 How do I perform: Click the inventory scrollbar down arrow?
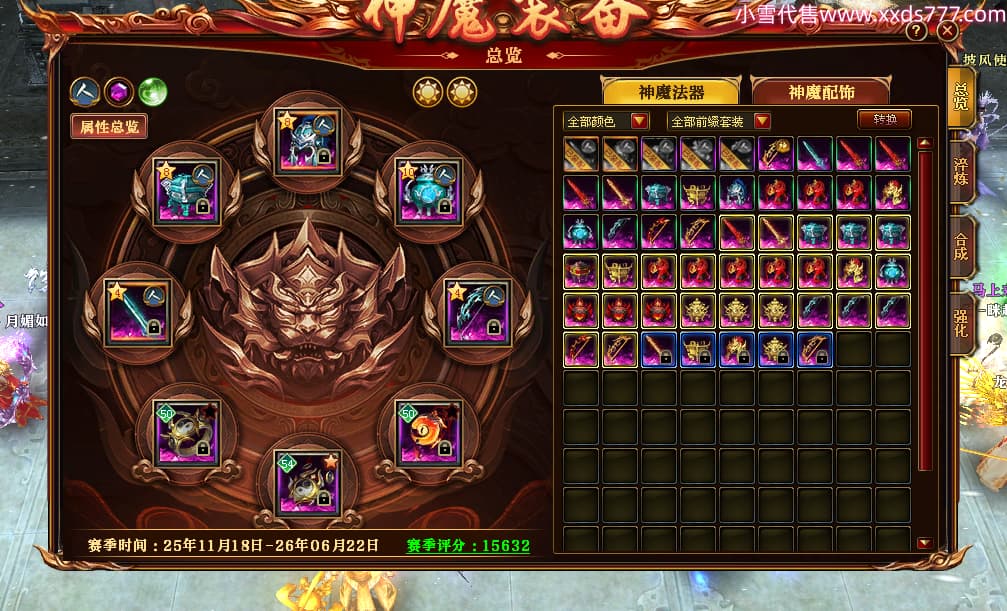click(x=924, y=543)
